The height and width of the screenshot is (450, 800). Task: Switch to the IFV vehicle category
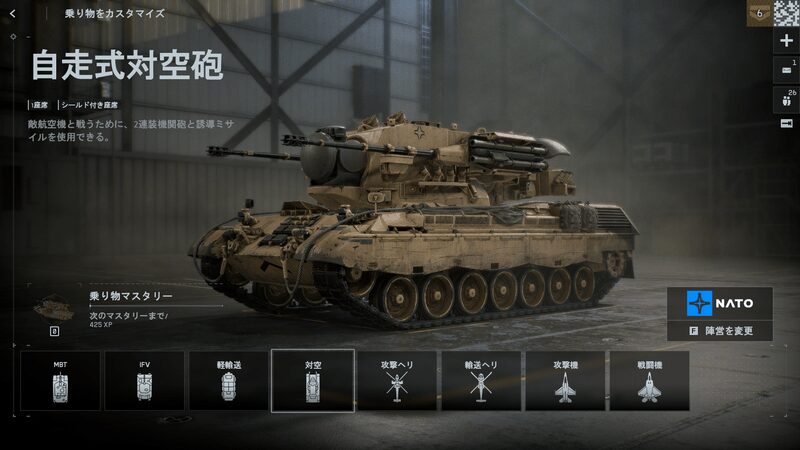pos(144,381)
